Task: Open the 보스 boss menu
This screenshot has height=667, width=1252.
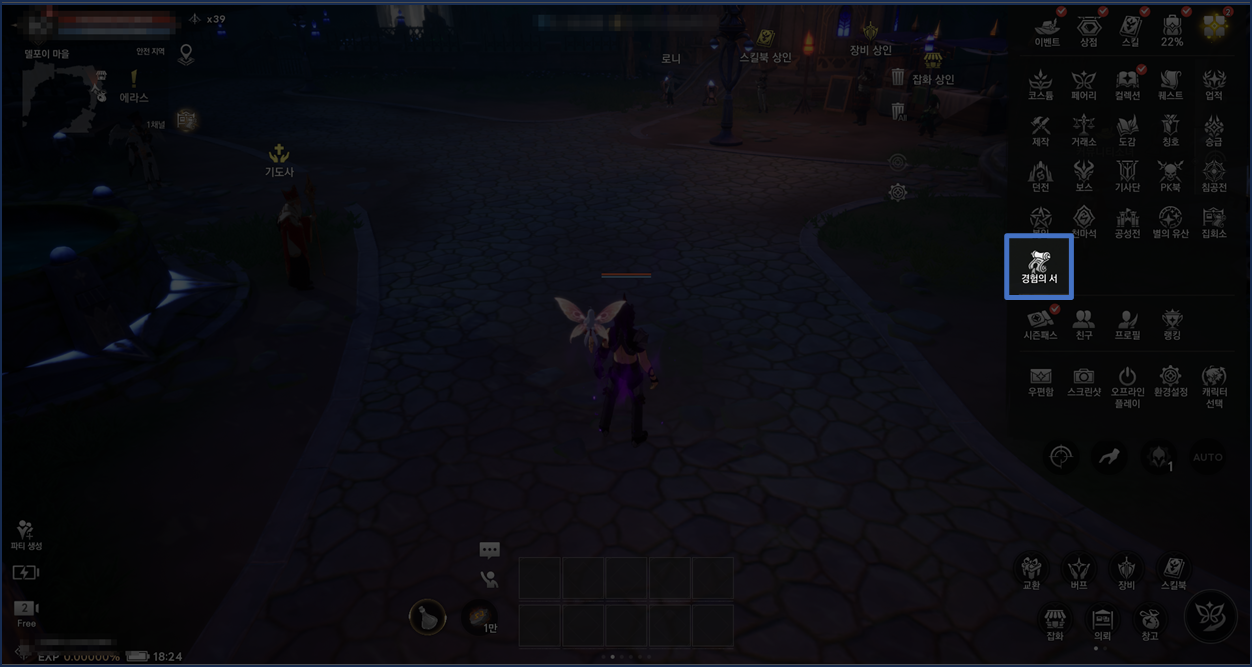Action: point(1084,176)
